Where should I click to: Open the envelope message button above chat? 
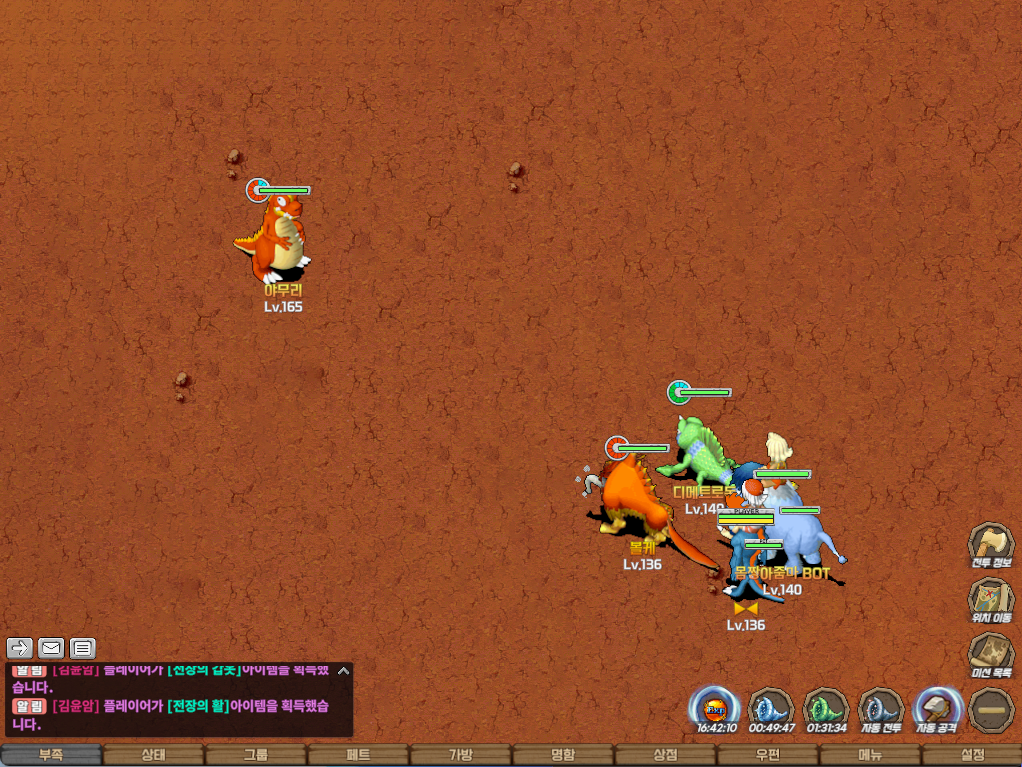tap(51, 648)
